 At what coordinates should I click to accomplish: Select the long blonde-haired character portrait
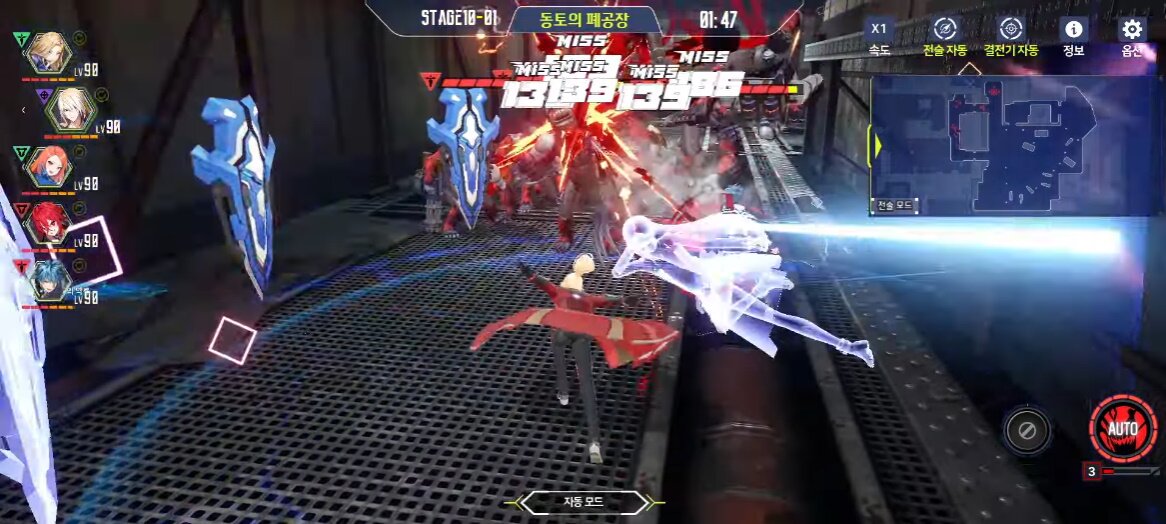47,52
